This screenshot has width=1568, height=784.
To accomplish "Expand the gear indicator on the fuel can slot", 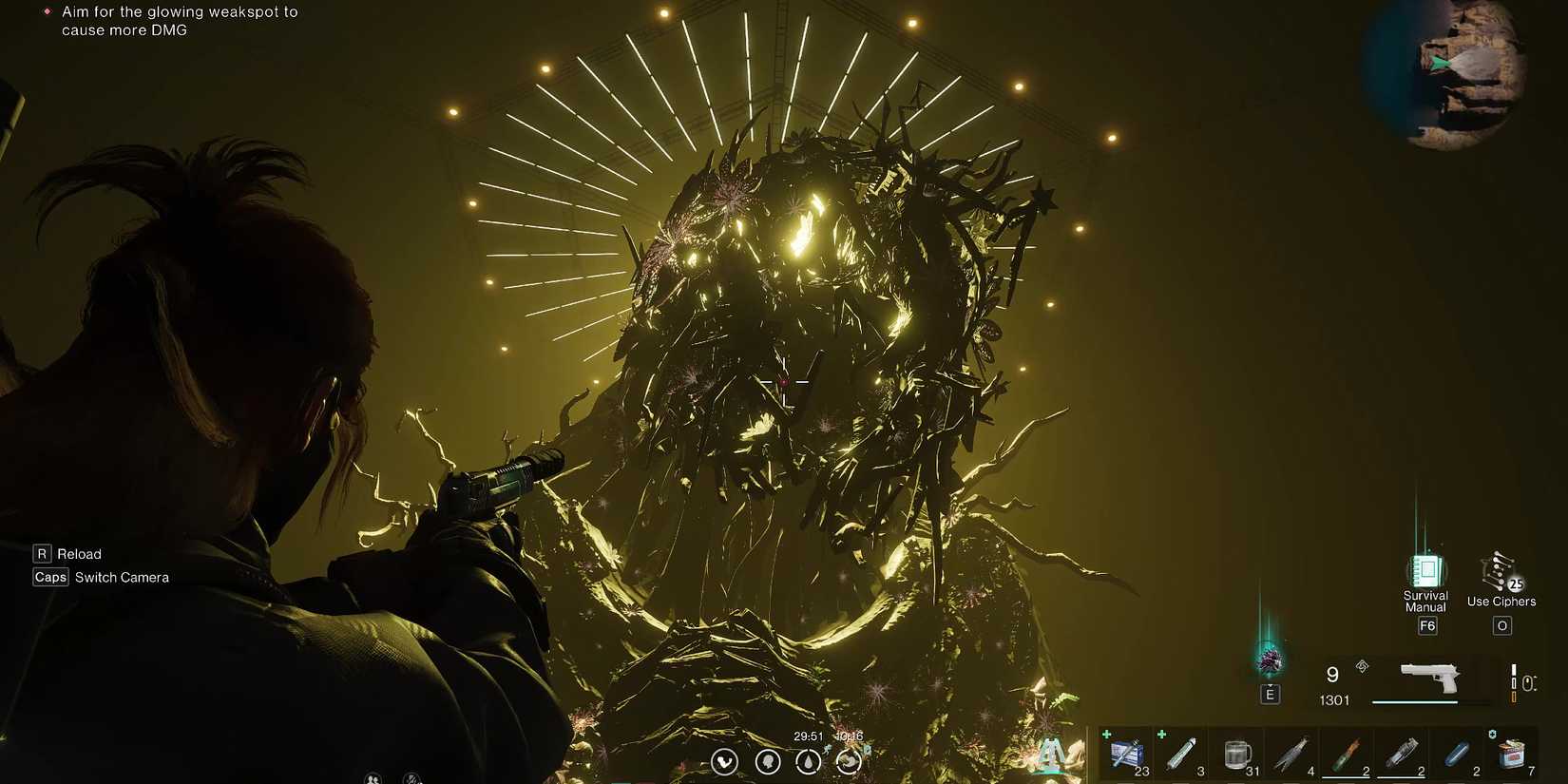I will click(x=1493, y=732).
